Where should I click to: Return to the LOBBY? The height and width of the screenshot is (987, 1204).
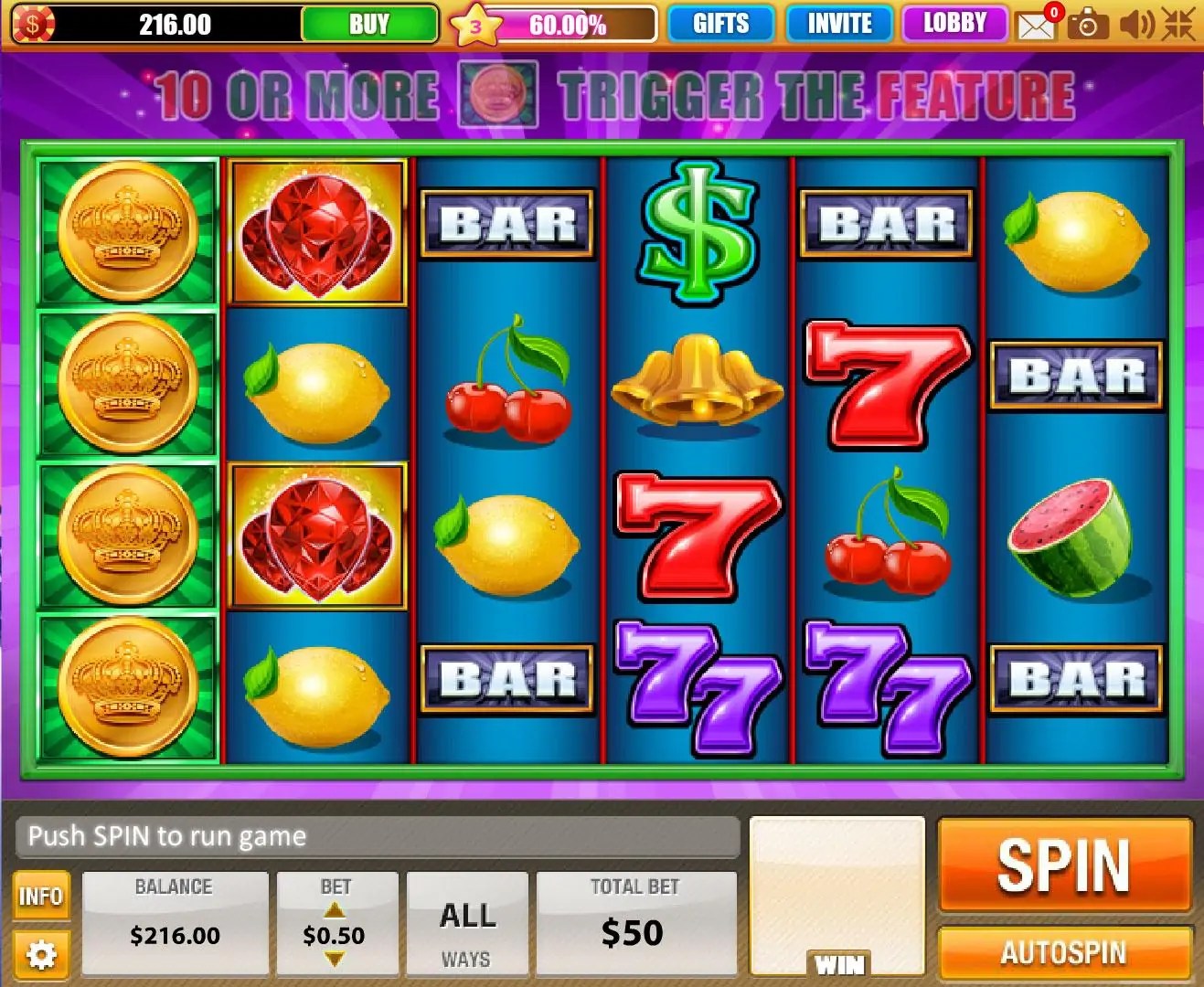tap(954, 23)
